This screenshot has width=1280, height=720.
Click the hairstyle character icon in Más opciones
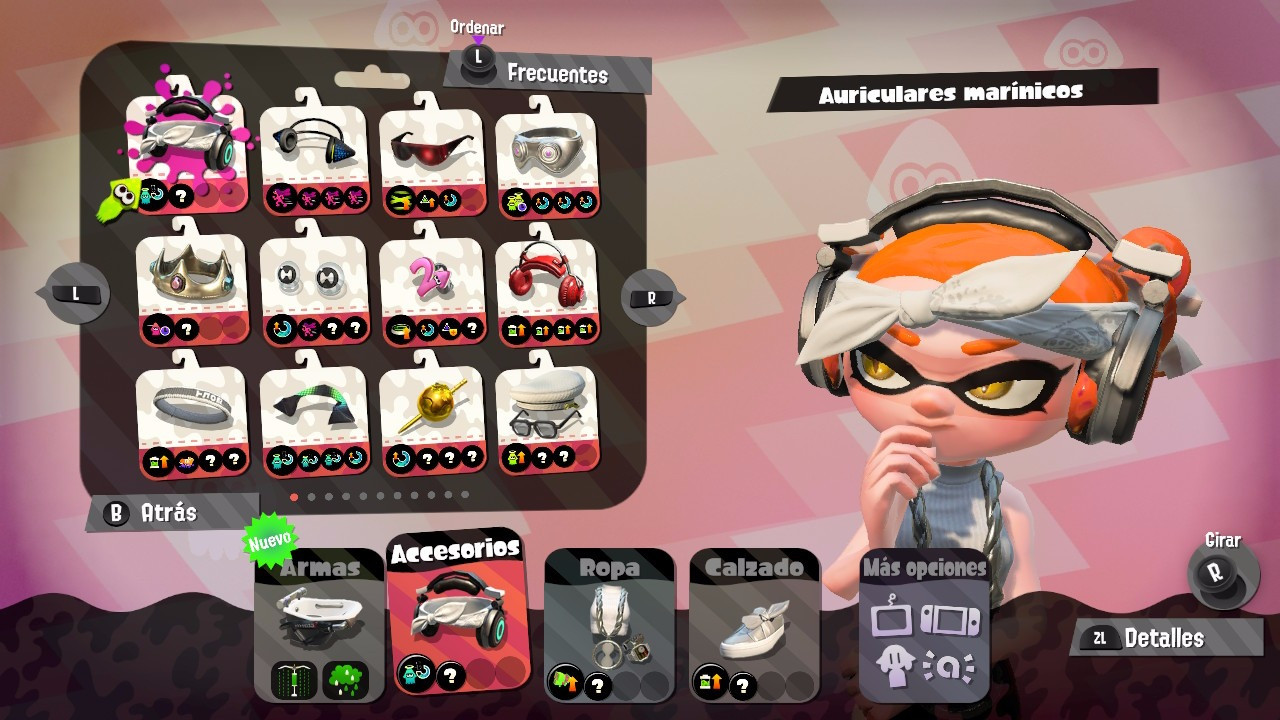[x=896, y=663]
